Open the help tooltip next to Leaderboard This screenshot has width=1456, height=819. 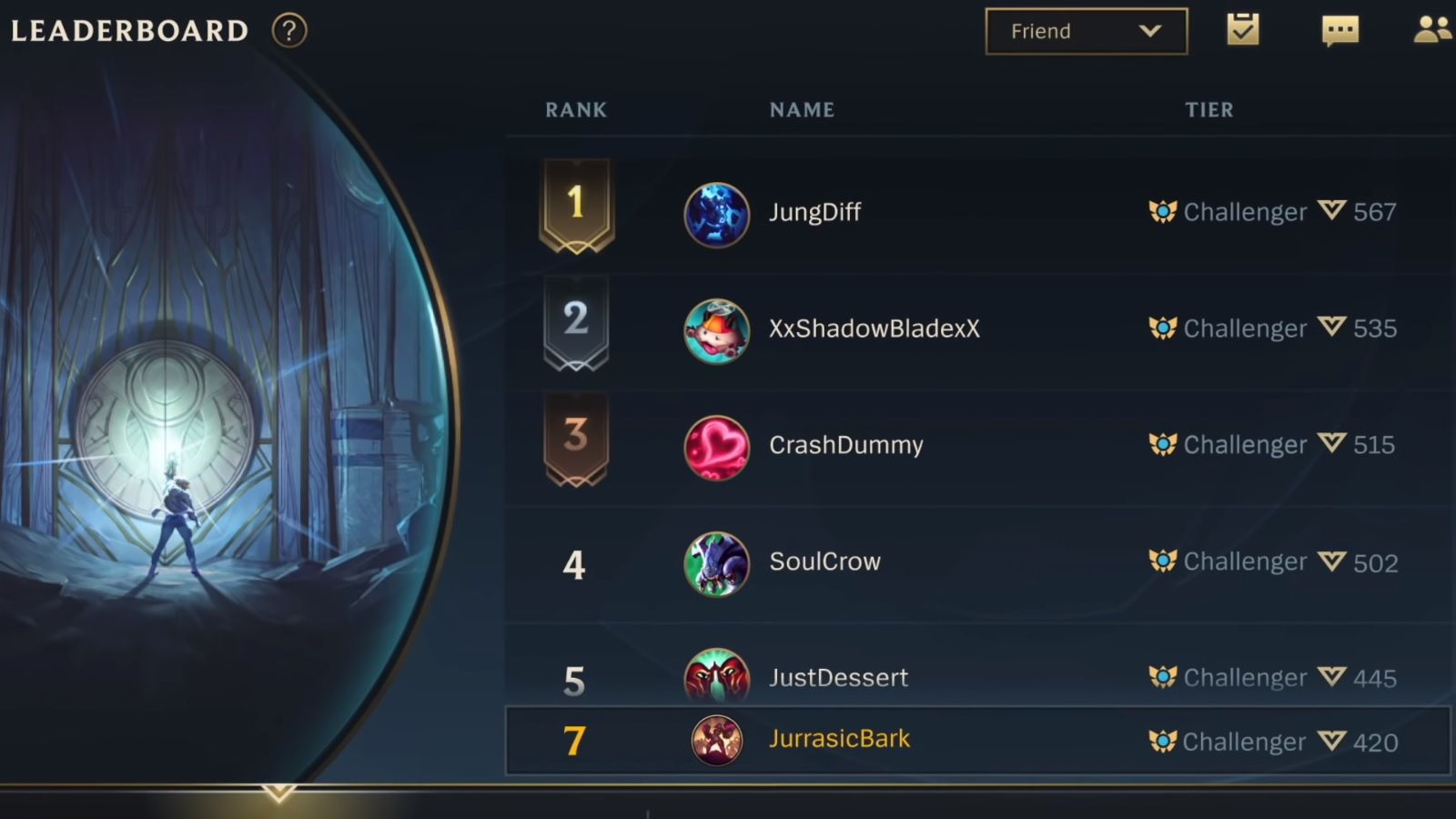[288, 30]
